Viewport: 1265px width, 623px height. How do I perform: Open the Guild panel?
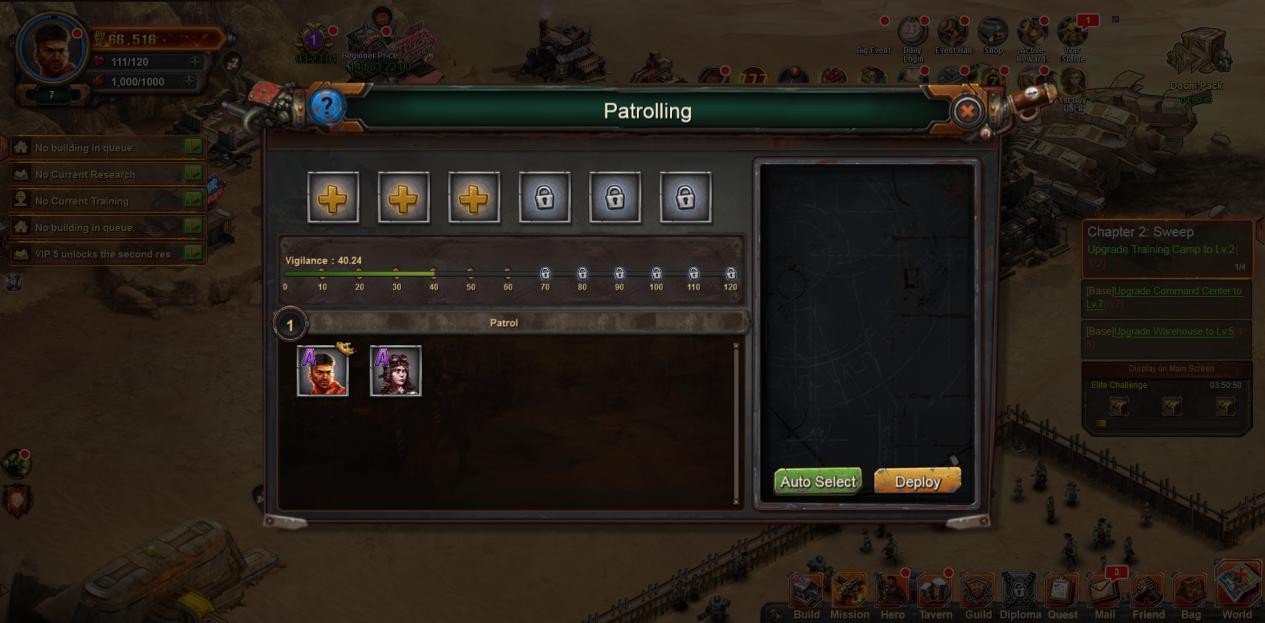978,593
